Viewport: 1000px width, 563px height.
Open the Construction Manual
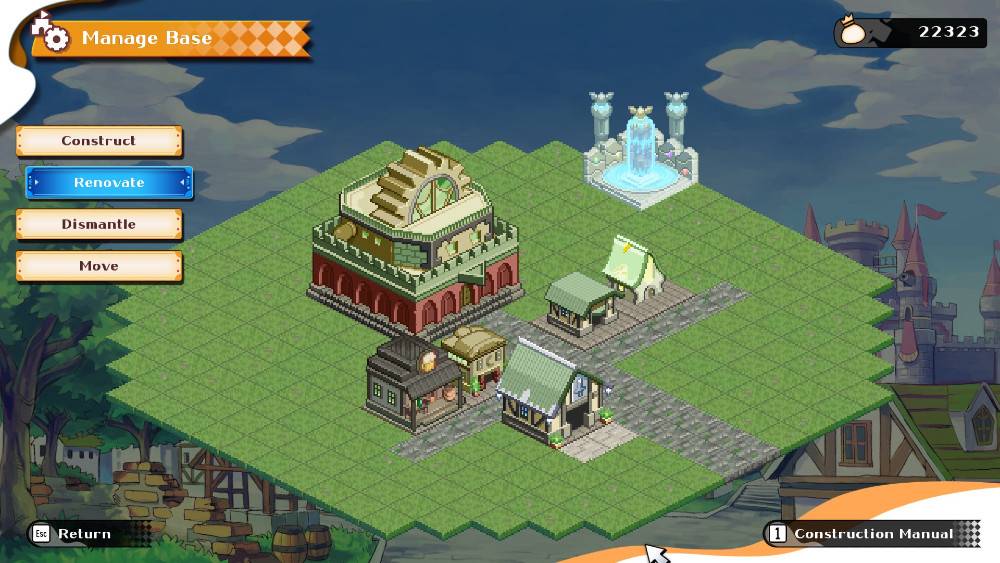tap(862, 534)
